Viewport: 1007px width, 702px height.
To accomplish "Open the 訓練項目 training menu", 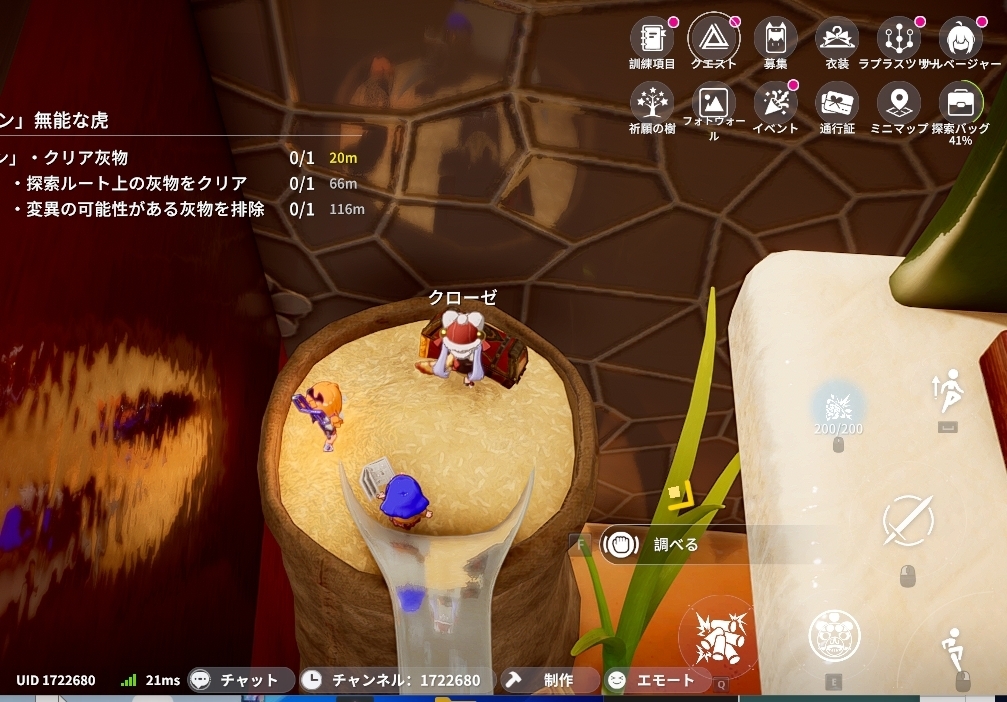I will 651,39.
